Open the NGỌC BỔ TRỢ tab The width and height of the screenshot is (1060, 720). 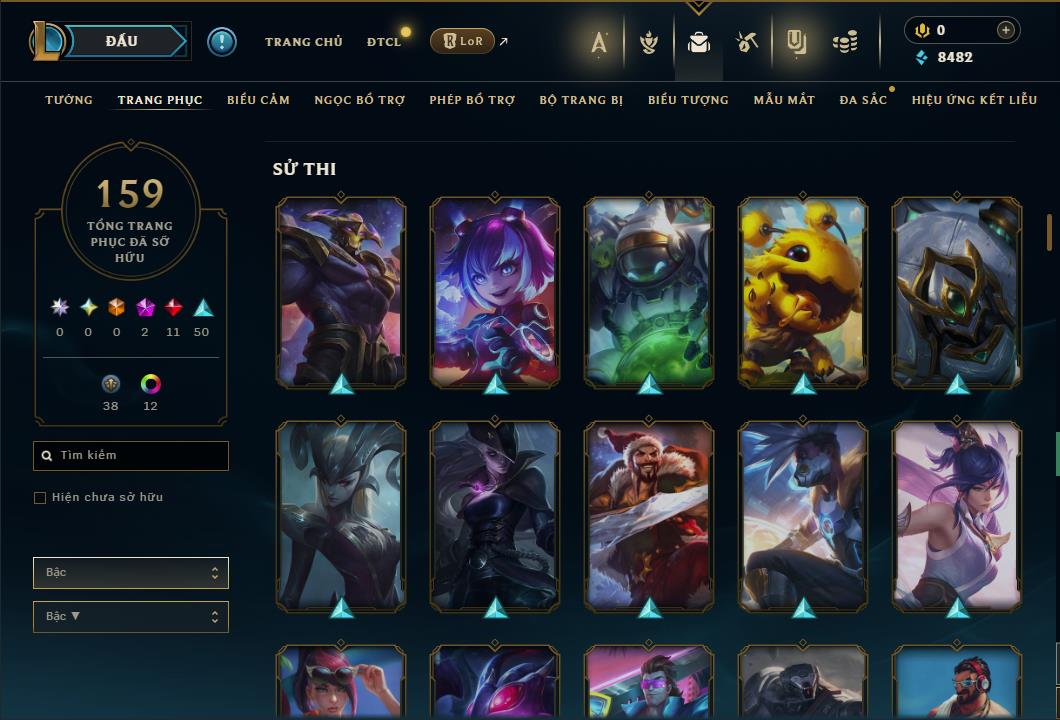359,100
